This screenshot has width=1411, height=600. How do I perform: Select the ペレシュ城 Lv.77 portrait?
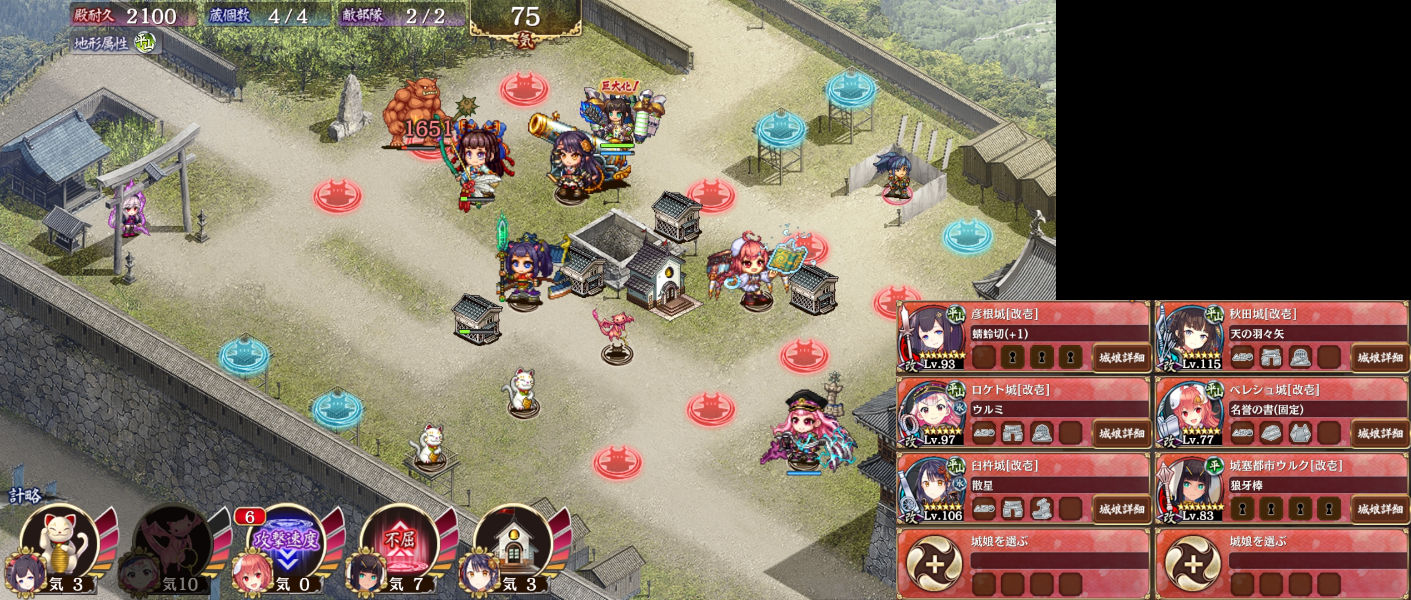click(x=1193, y=411)
